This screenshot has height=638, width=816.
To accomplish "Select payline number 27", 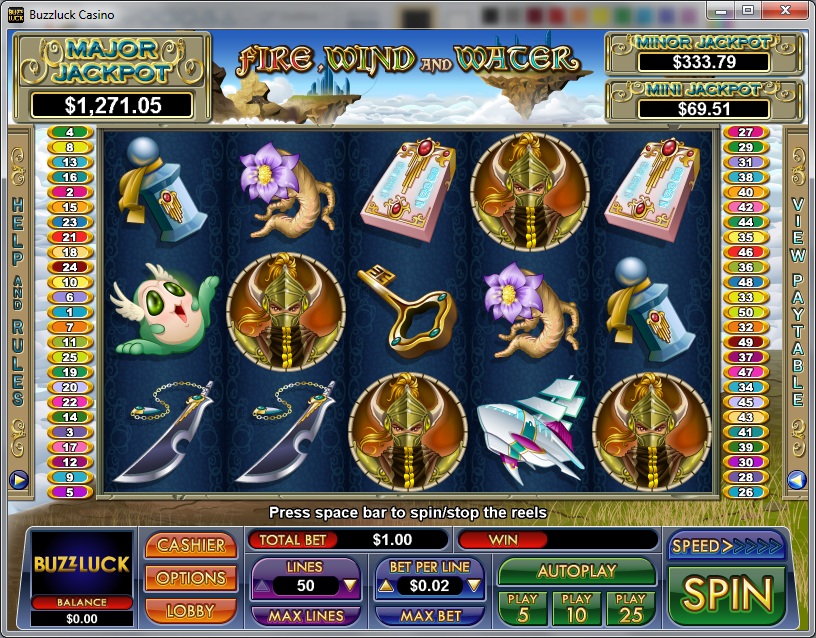I will point(745,132).
